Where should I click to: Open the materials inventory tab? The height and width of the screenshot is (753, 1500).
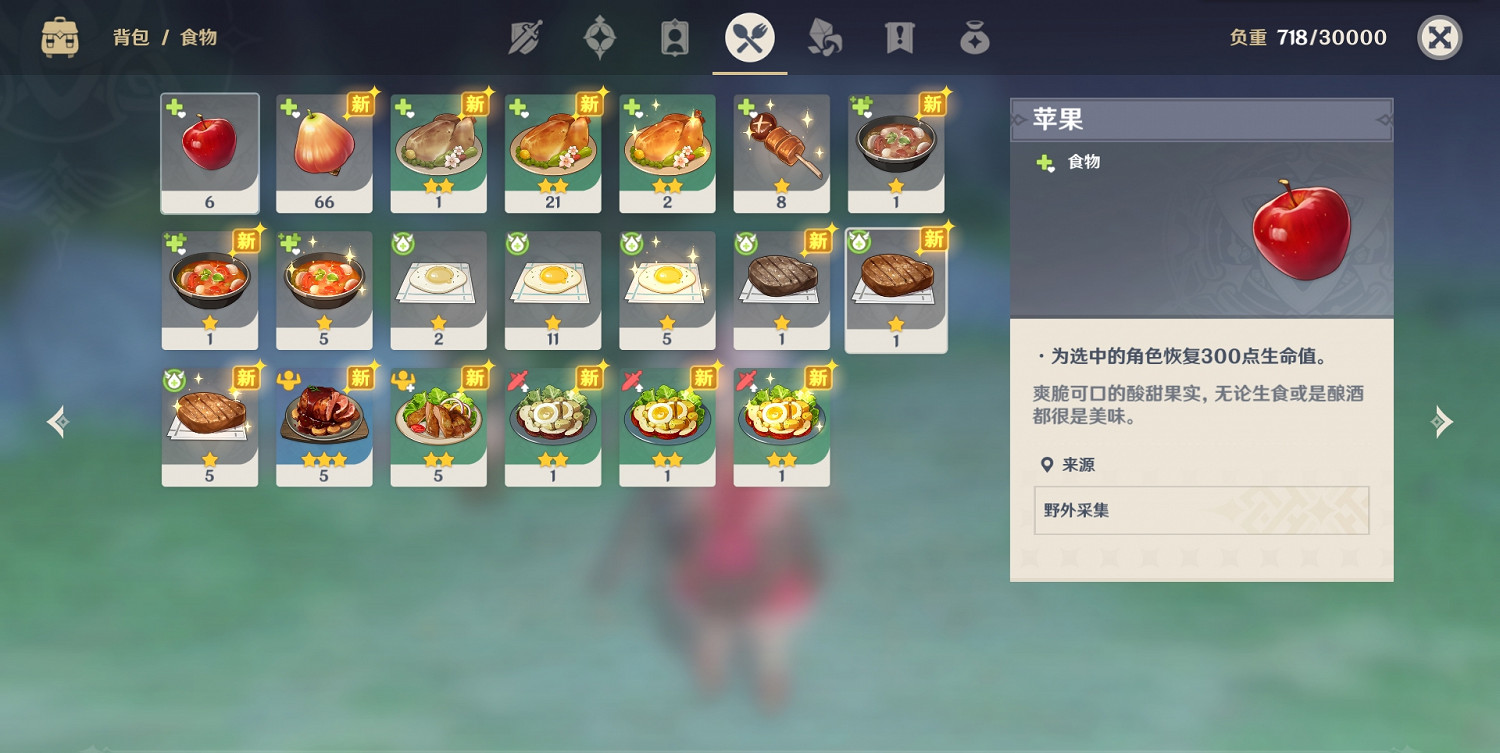(825, 37)
